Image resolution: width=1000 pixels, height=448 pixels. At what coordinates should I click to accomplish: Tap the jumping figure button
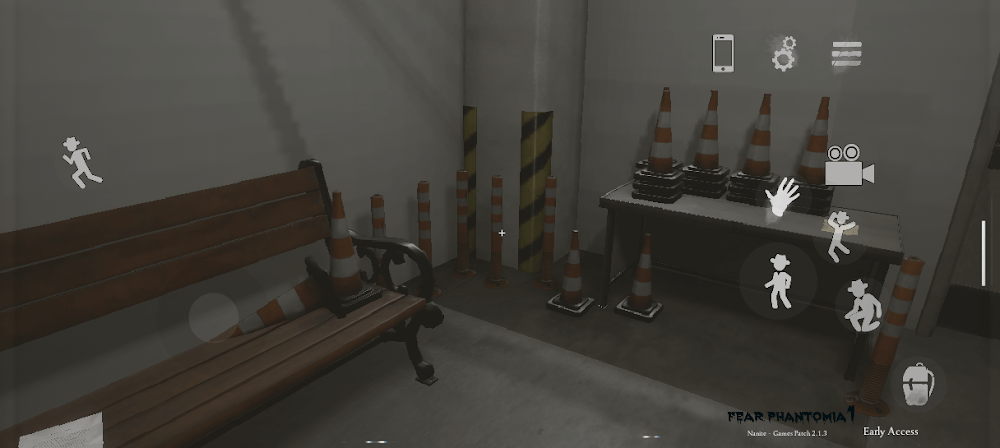pyautogui.click(x=840, y=236)
